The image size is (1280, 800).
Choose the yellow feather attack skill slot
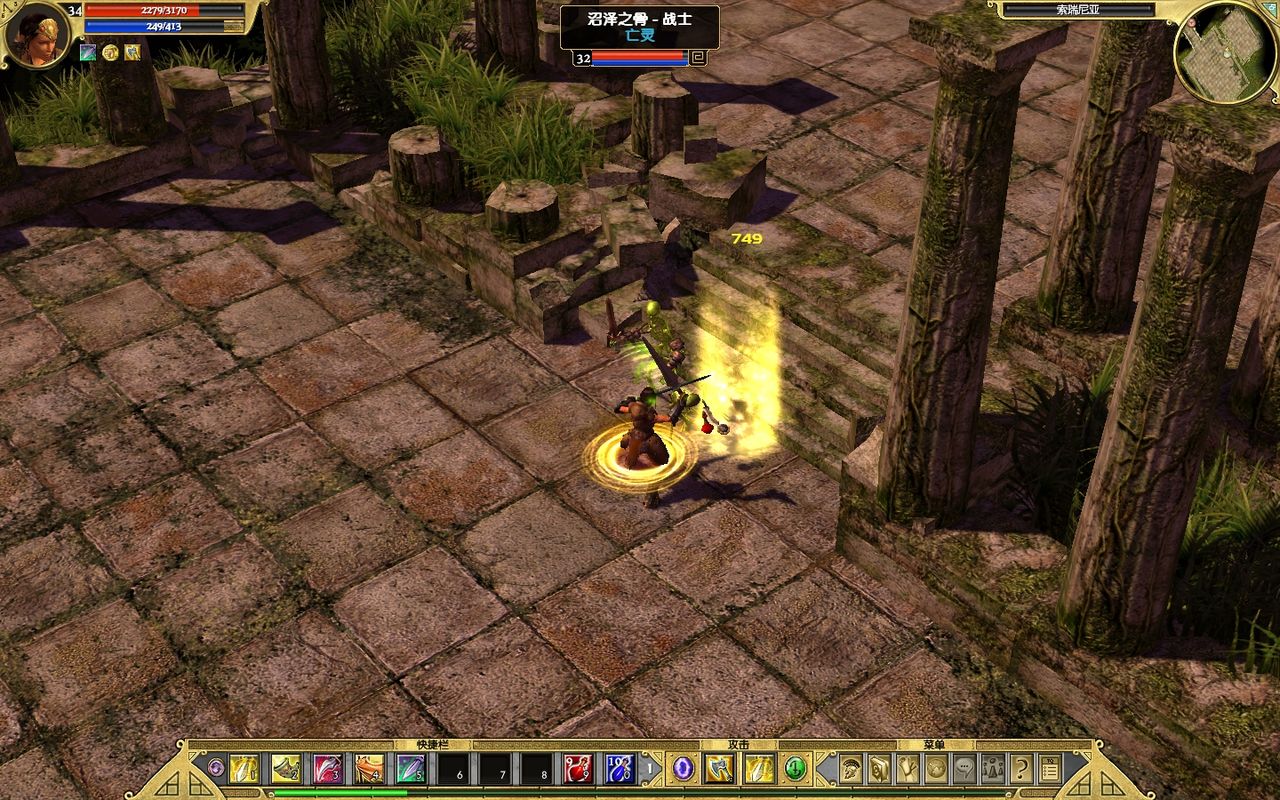point(759,768)
